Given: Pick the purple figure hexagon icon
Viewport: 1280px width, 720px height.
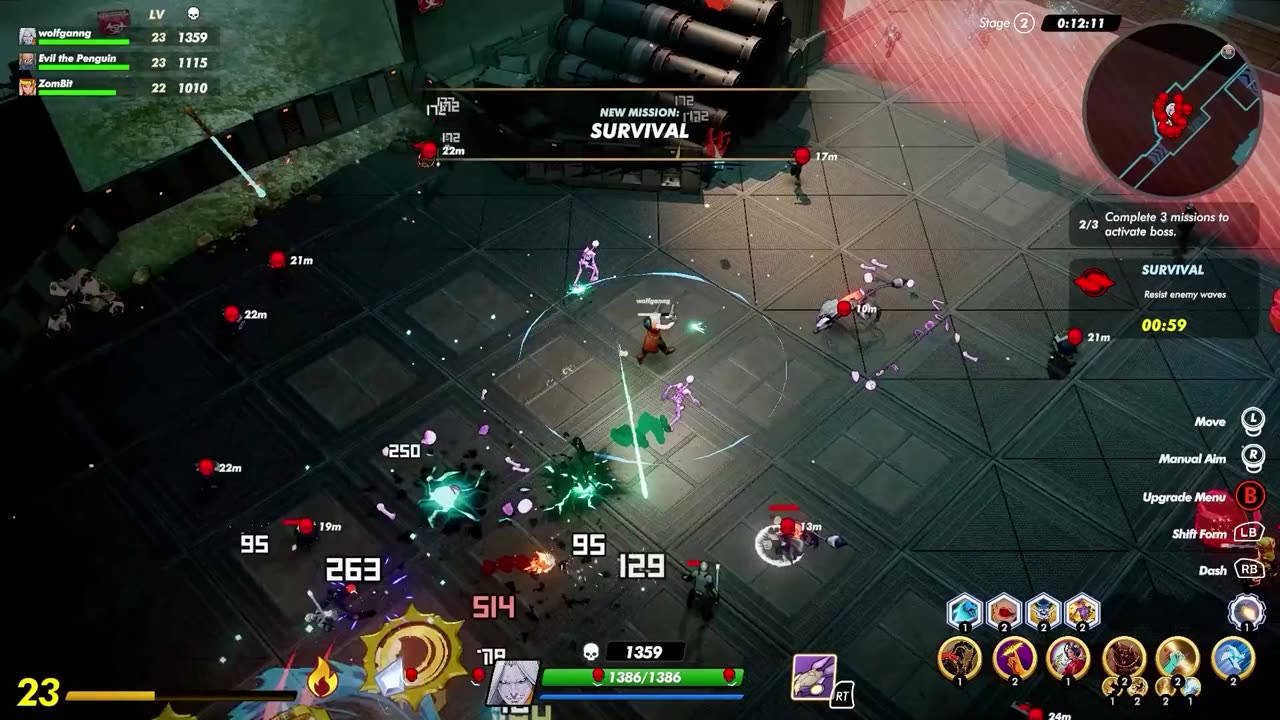Looking at the screenshot, I should 1082,610.
